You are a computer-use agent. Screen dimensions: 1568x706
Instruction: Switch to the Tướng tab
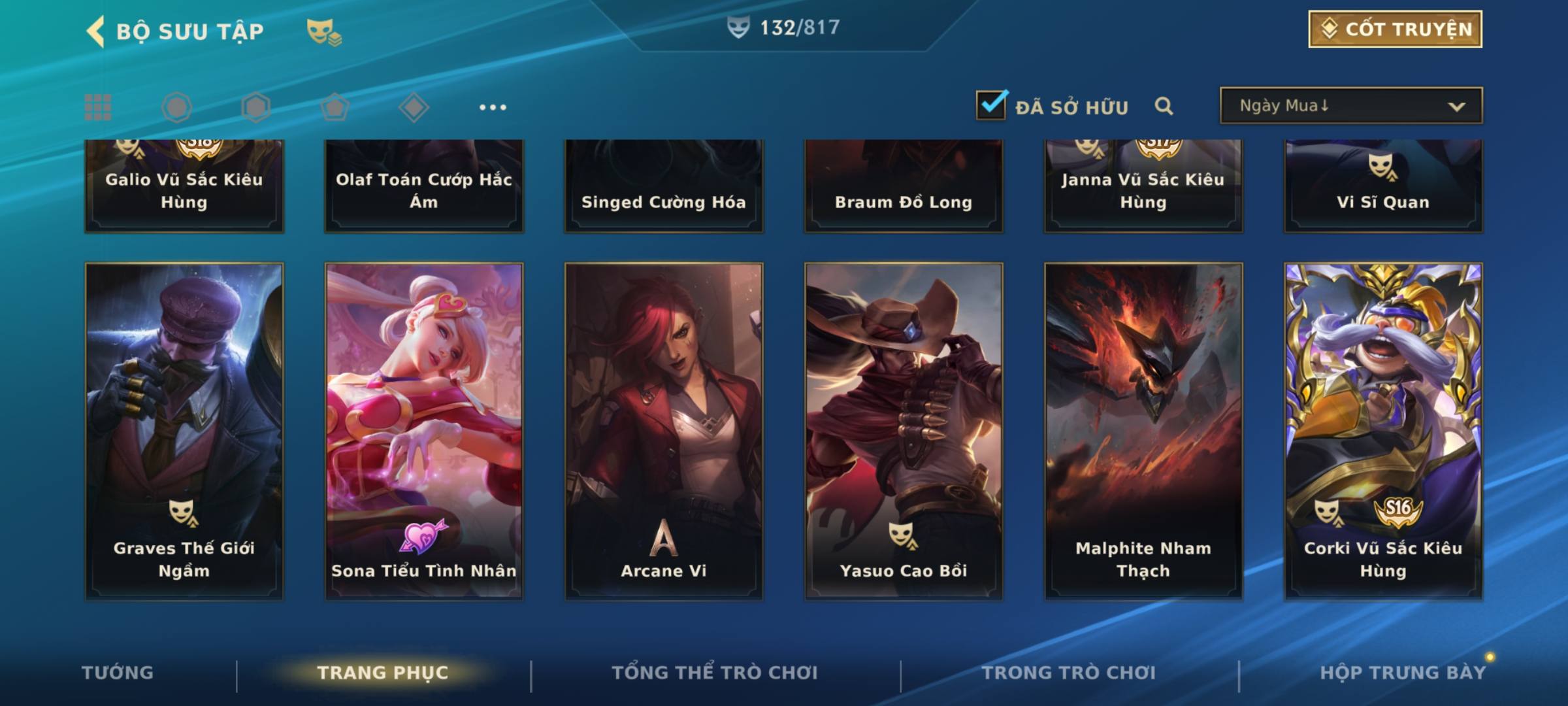[118, 673]
